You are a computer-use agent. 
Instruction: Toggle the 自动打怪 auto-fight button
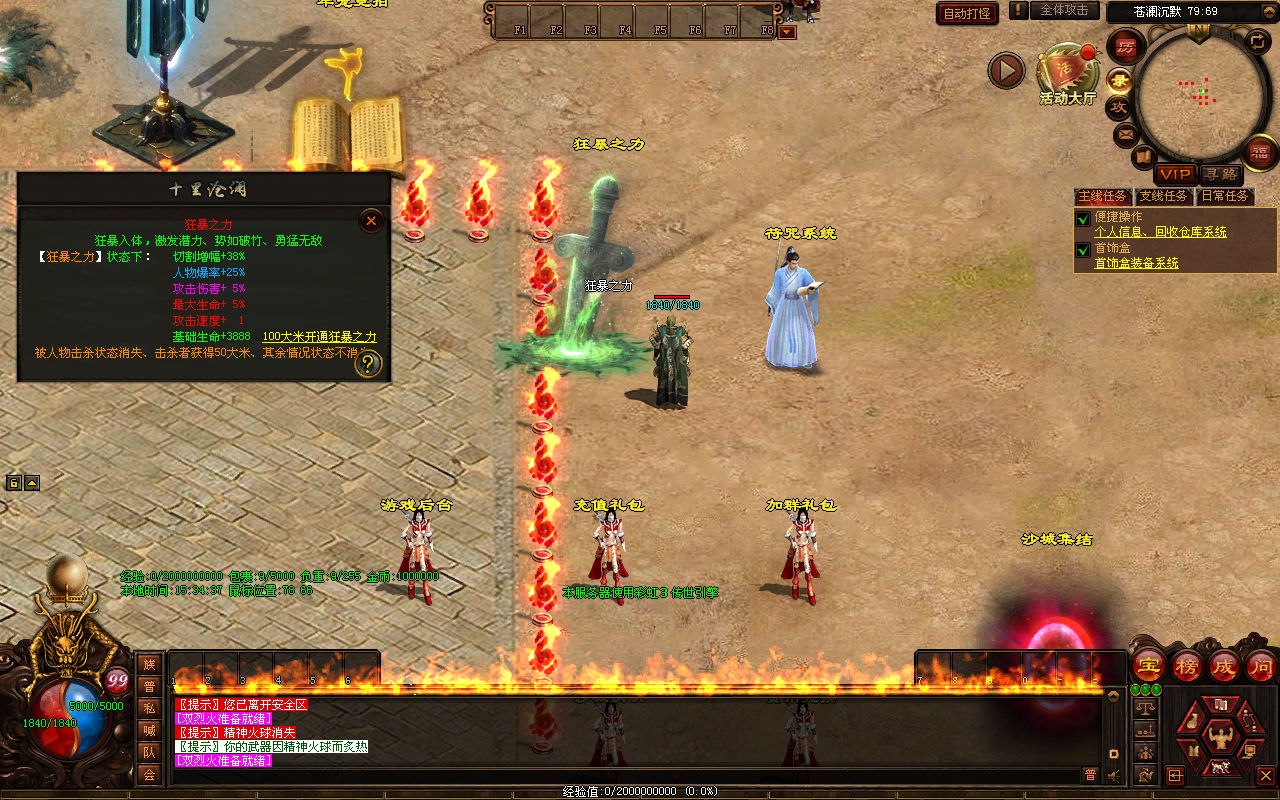point(967,13)
